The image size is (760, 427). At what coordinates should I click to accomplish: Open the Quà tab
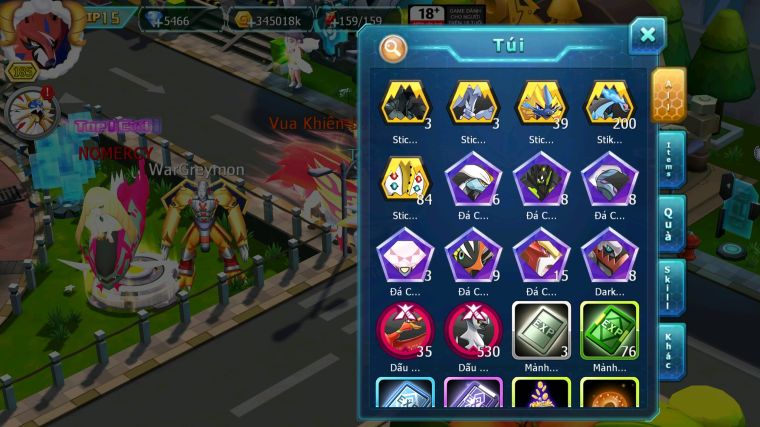click(x=669, y=225)
